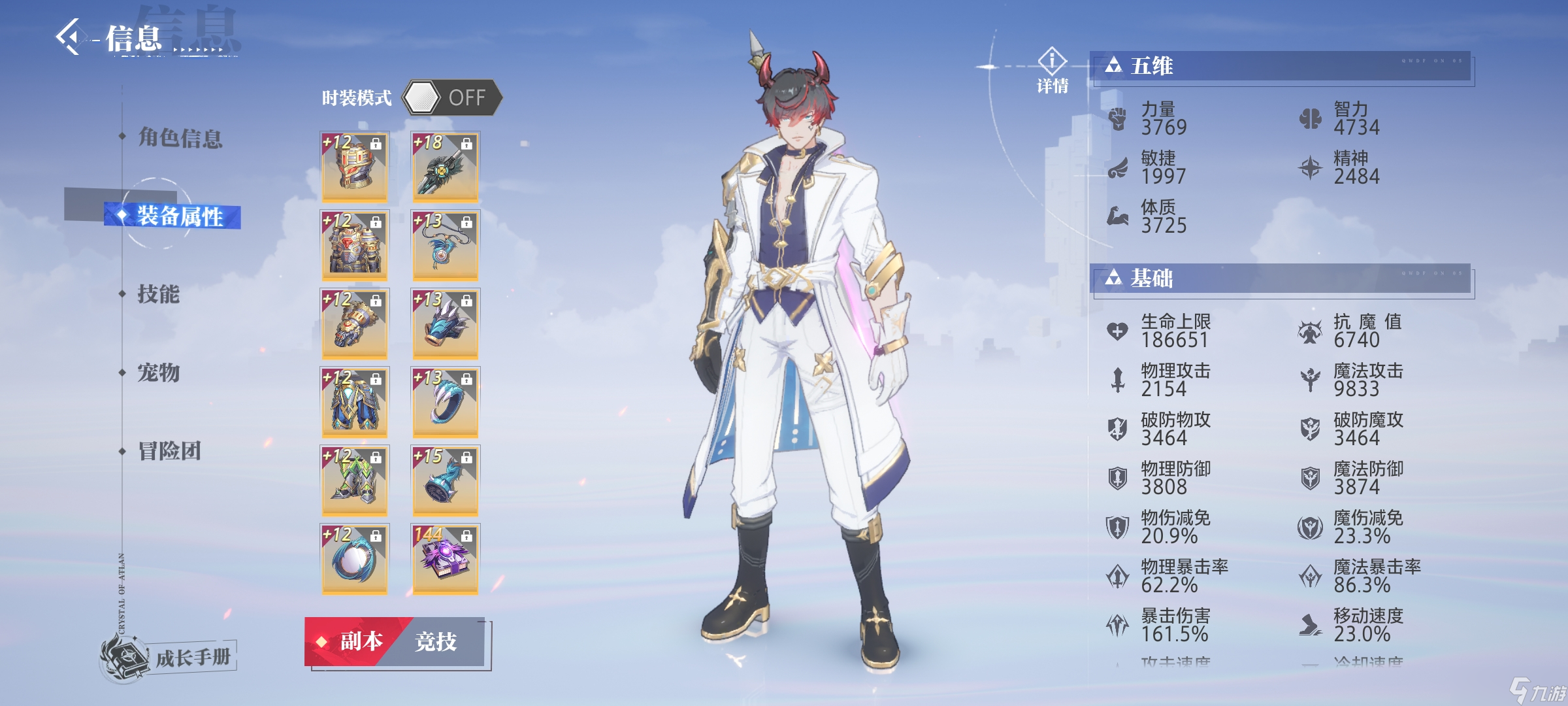Choose the +13 ring slot
Image resolution: width=1568 pixels, height=706 pixels.
pos(445,401)
